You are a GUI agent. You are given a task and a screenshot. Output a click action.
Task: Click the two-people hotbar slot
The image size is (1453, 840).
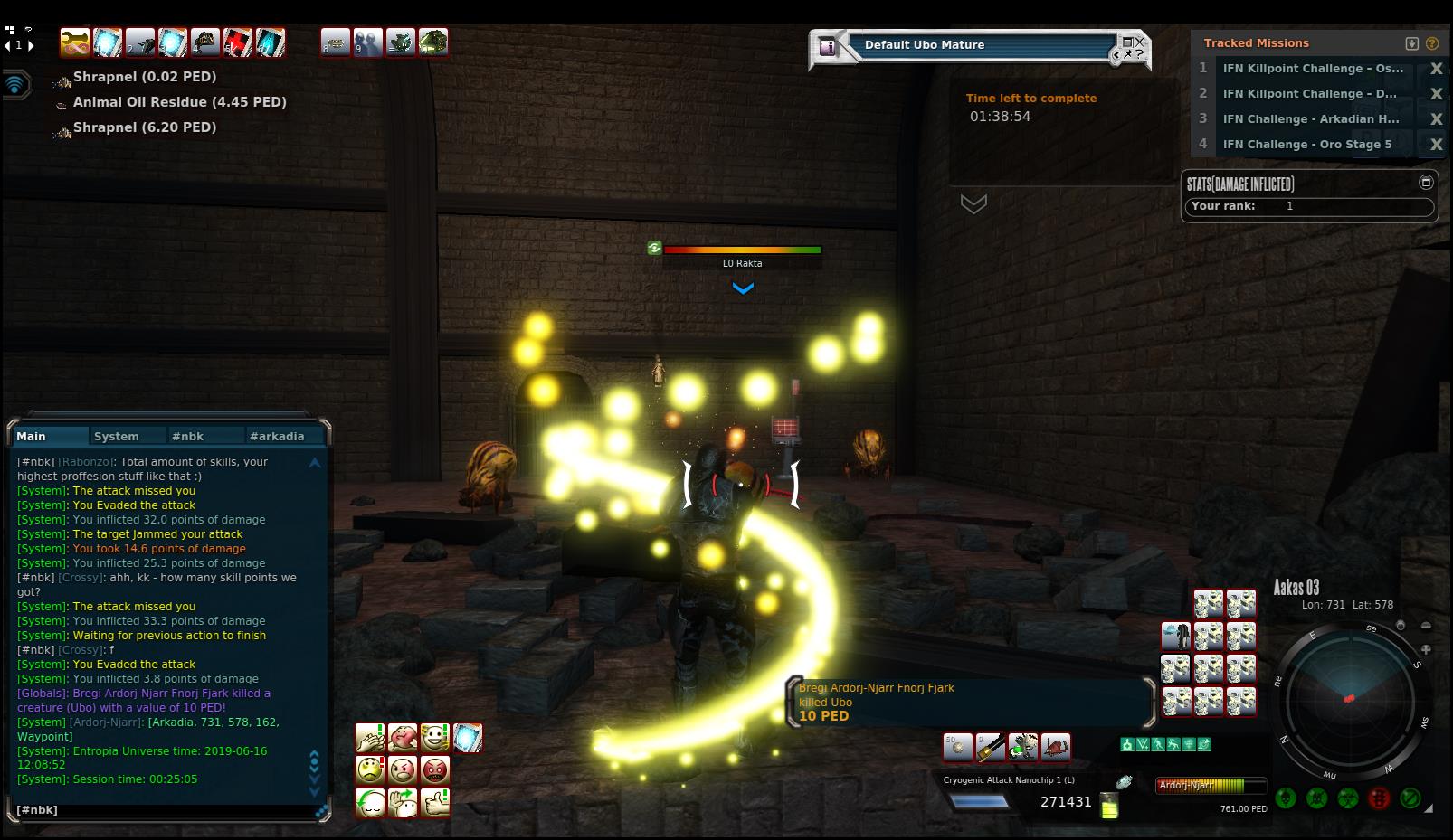click(x=367, y=42)
